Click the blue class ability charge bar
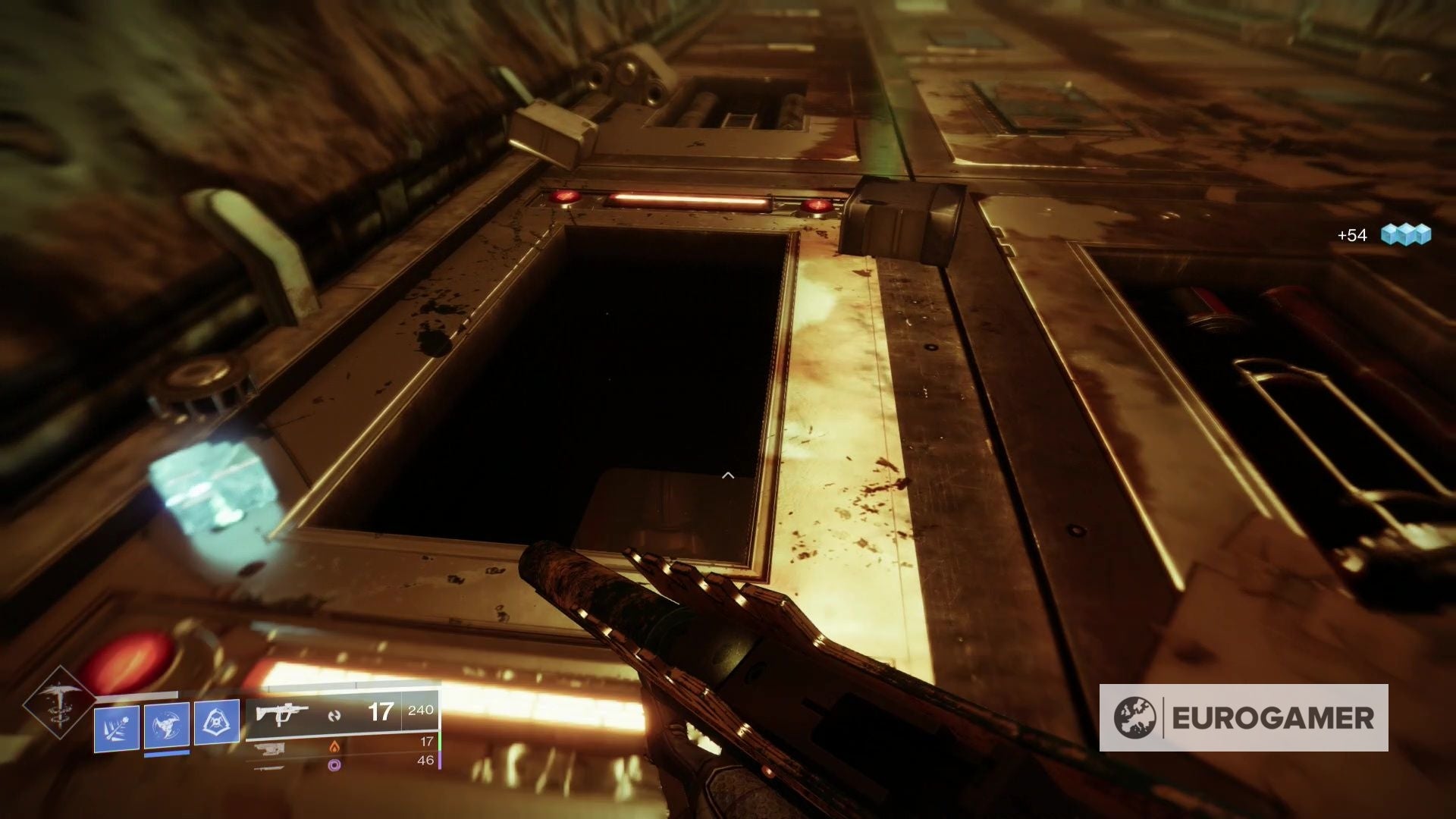This screenshot has height=819, width=1456. pos(168,754)
